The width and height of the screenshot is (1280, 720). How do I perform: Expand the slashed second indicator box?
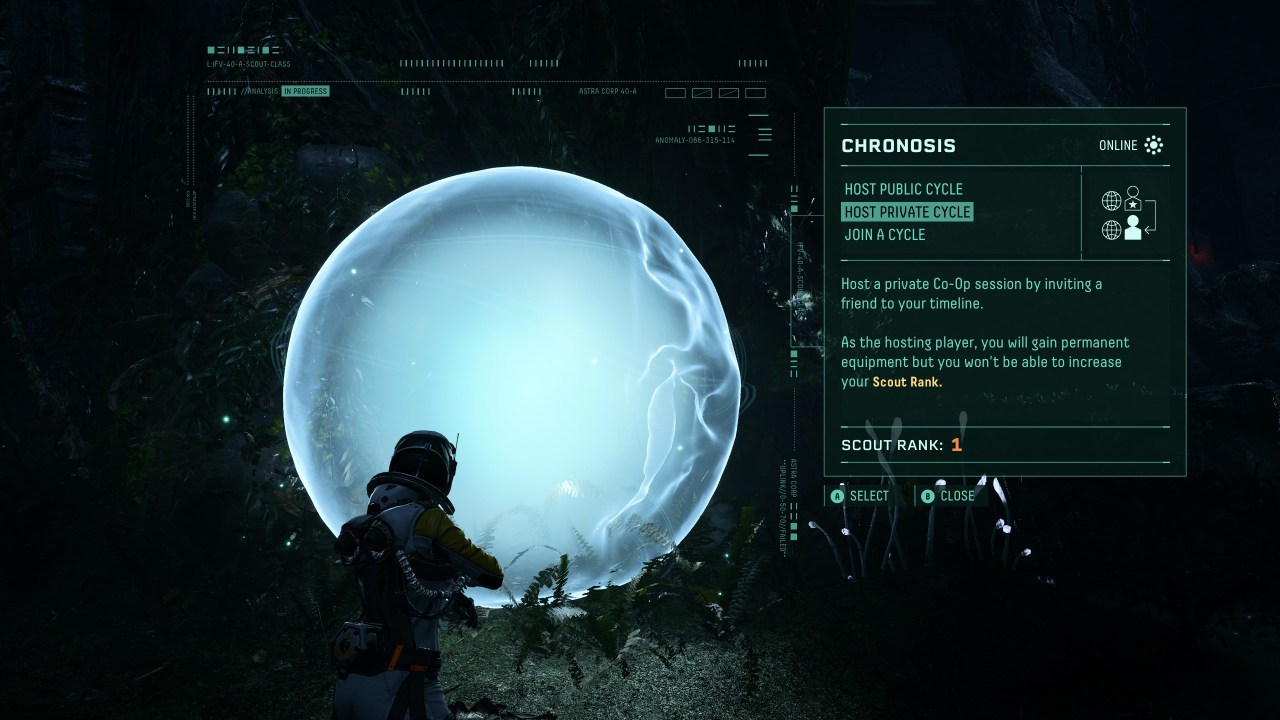pos(702,92)
